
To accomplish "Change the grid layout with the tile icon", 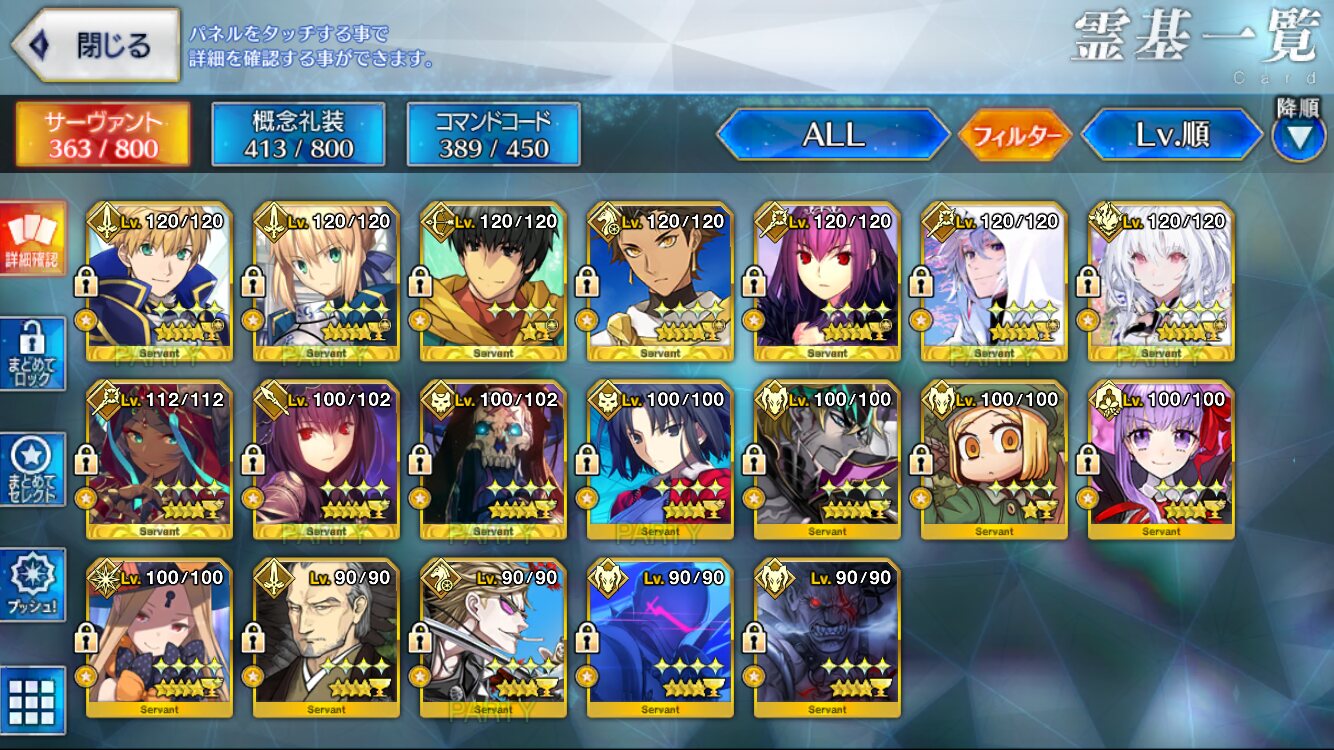I will click(x=32, y=700).
